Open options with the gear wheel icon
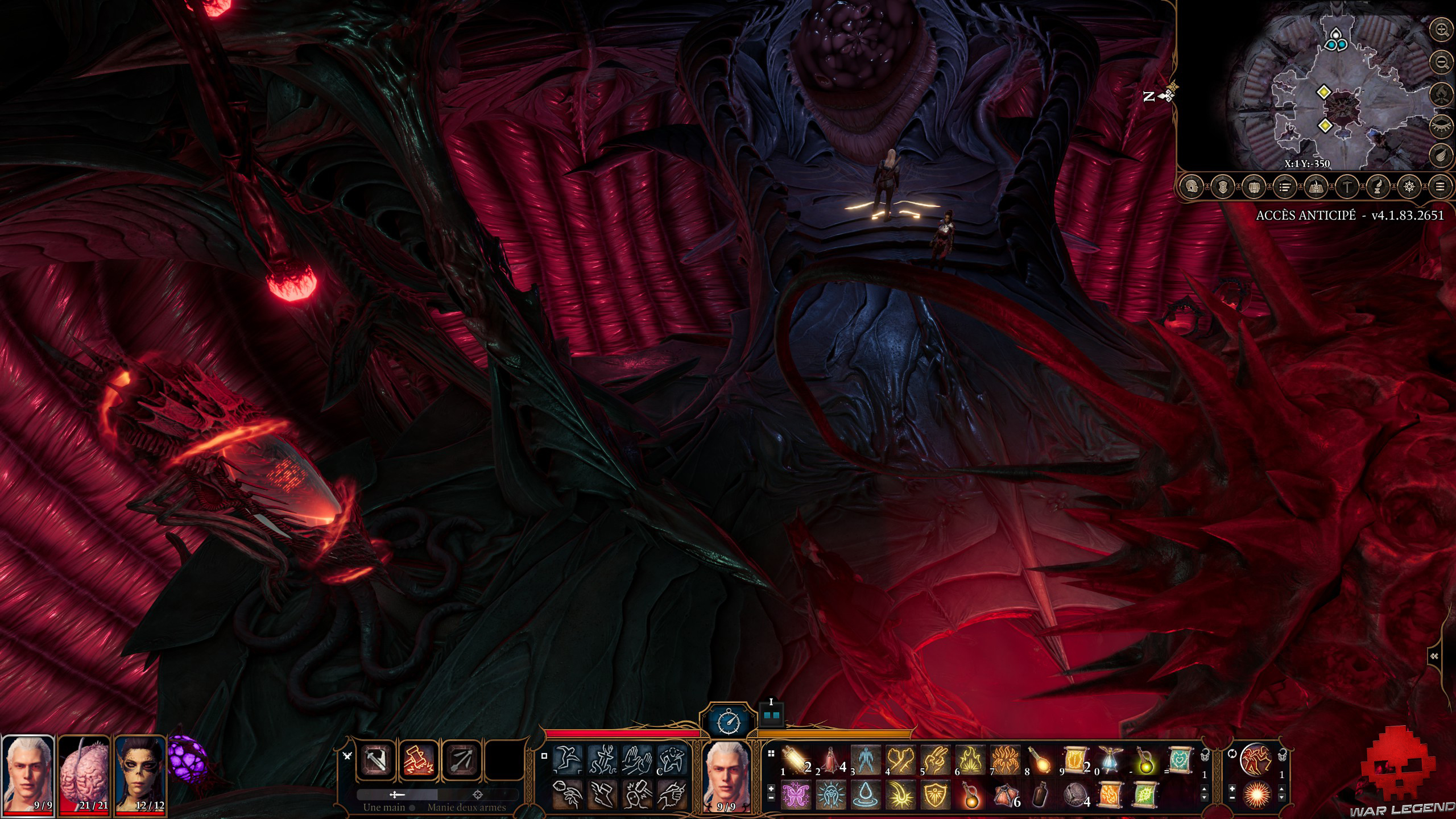Screen dimensions: 1456x819 click(x=1408, y=188)
